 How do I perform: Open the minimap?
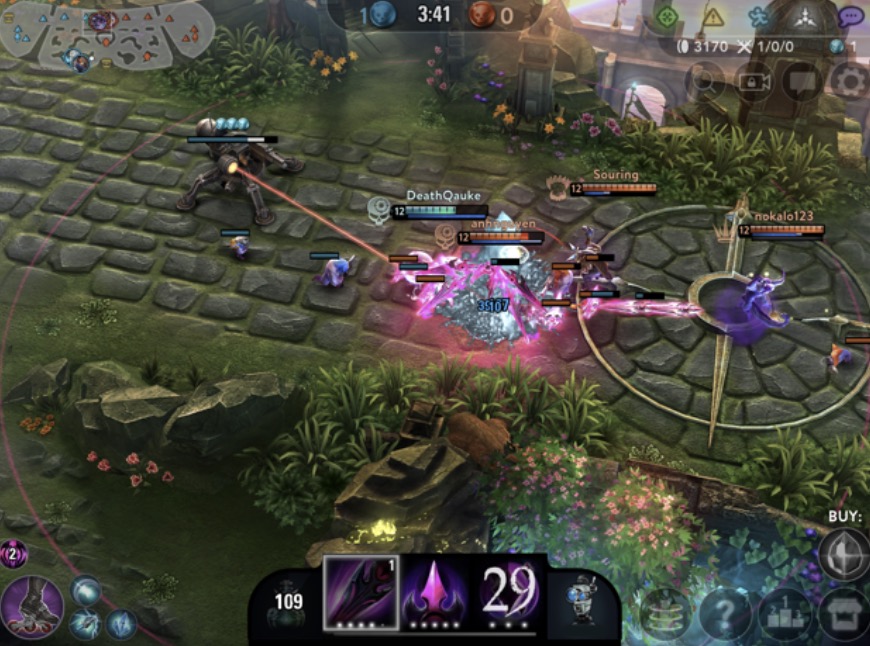pos(105,35)
